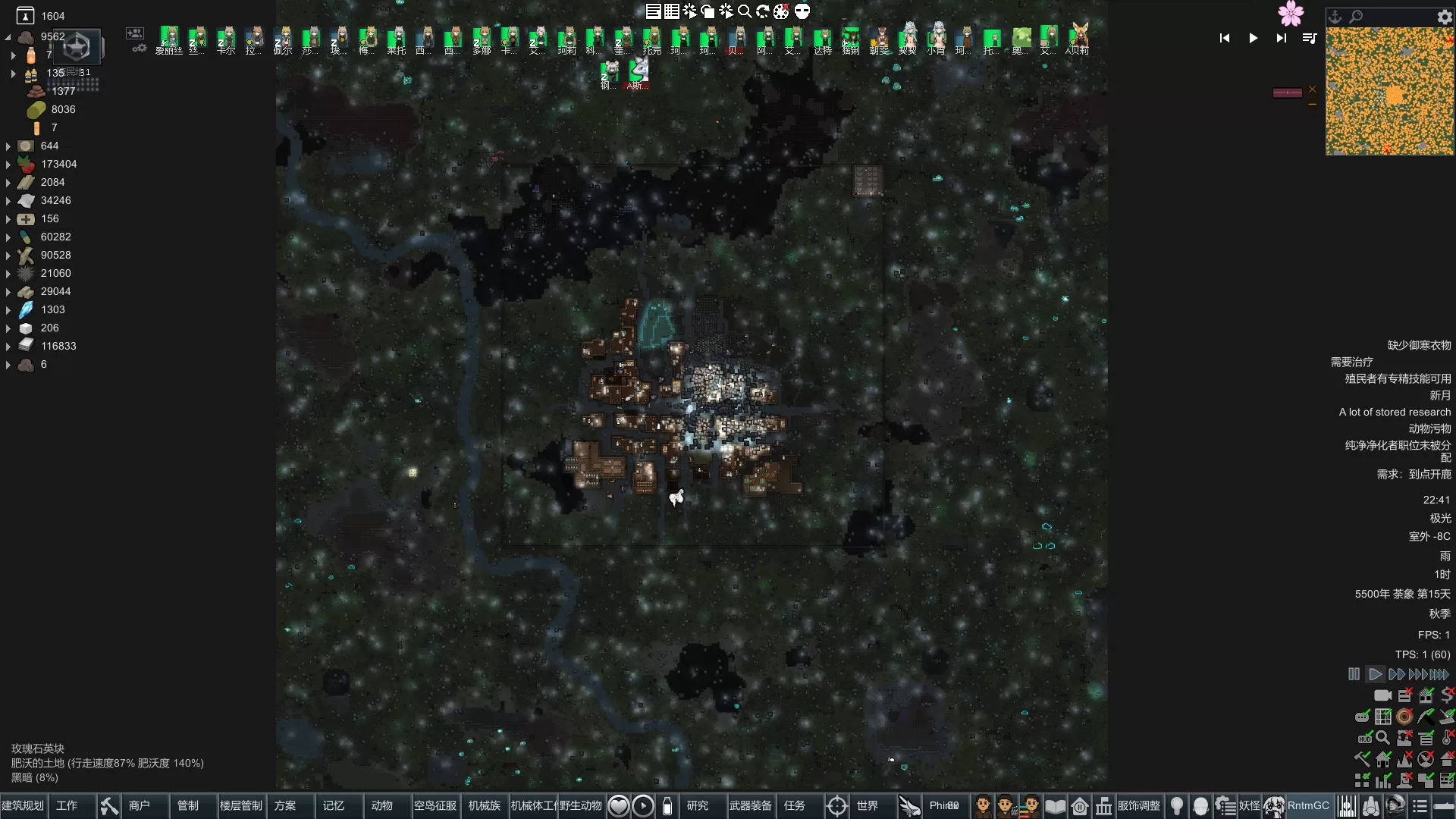Open the 研究 research tab
The image size is (1456, 819).
pyautogui.click(x=698, y=805)
